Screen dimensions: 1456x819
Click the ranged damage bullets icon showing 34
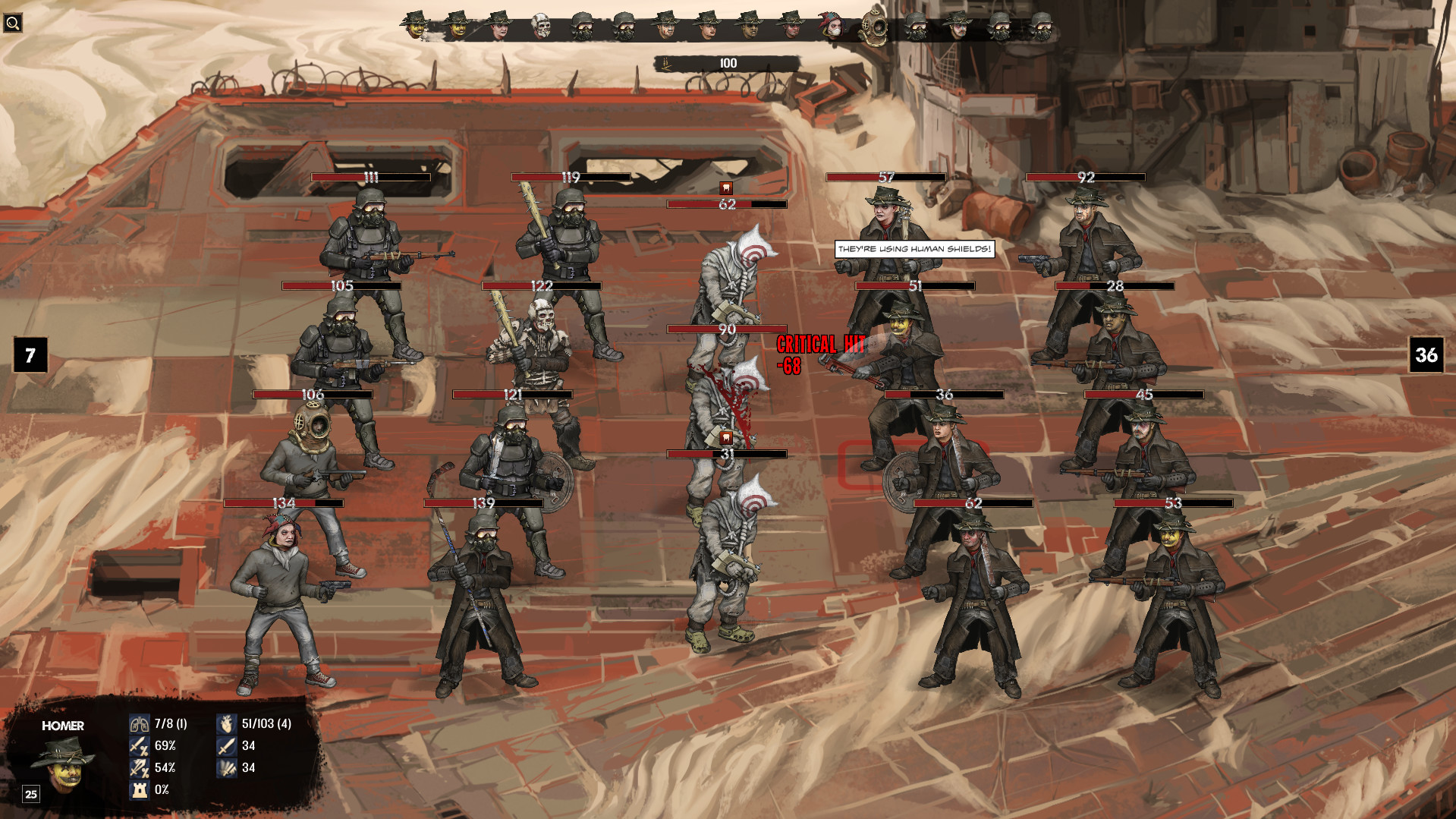[x=226, y=769]
